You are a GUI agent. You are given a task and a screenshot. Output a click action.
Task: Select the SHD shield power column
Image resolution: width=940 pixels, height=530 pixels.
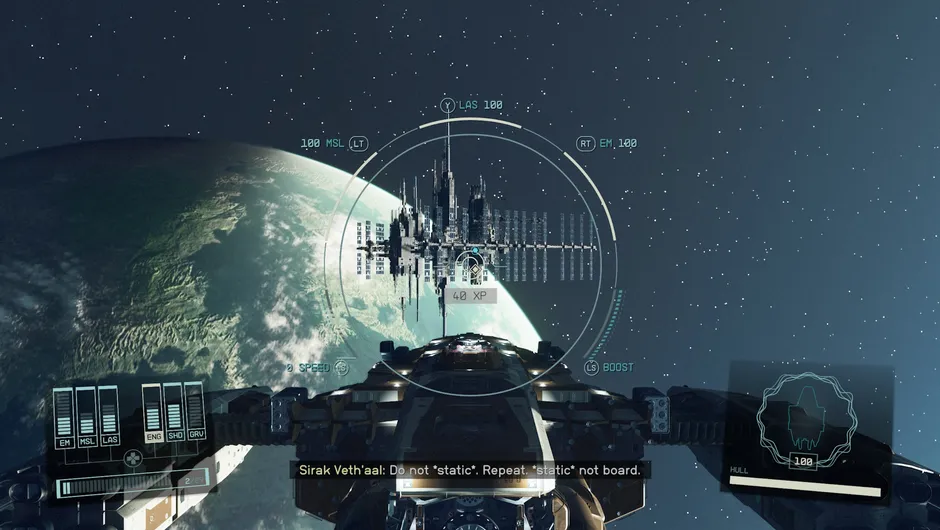pos(173,414)
